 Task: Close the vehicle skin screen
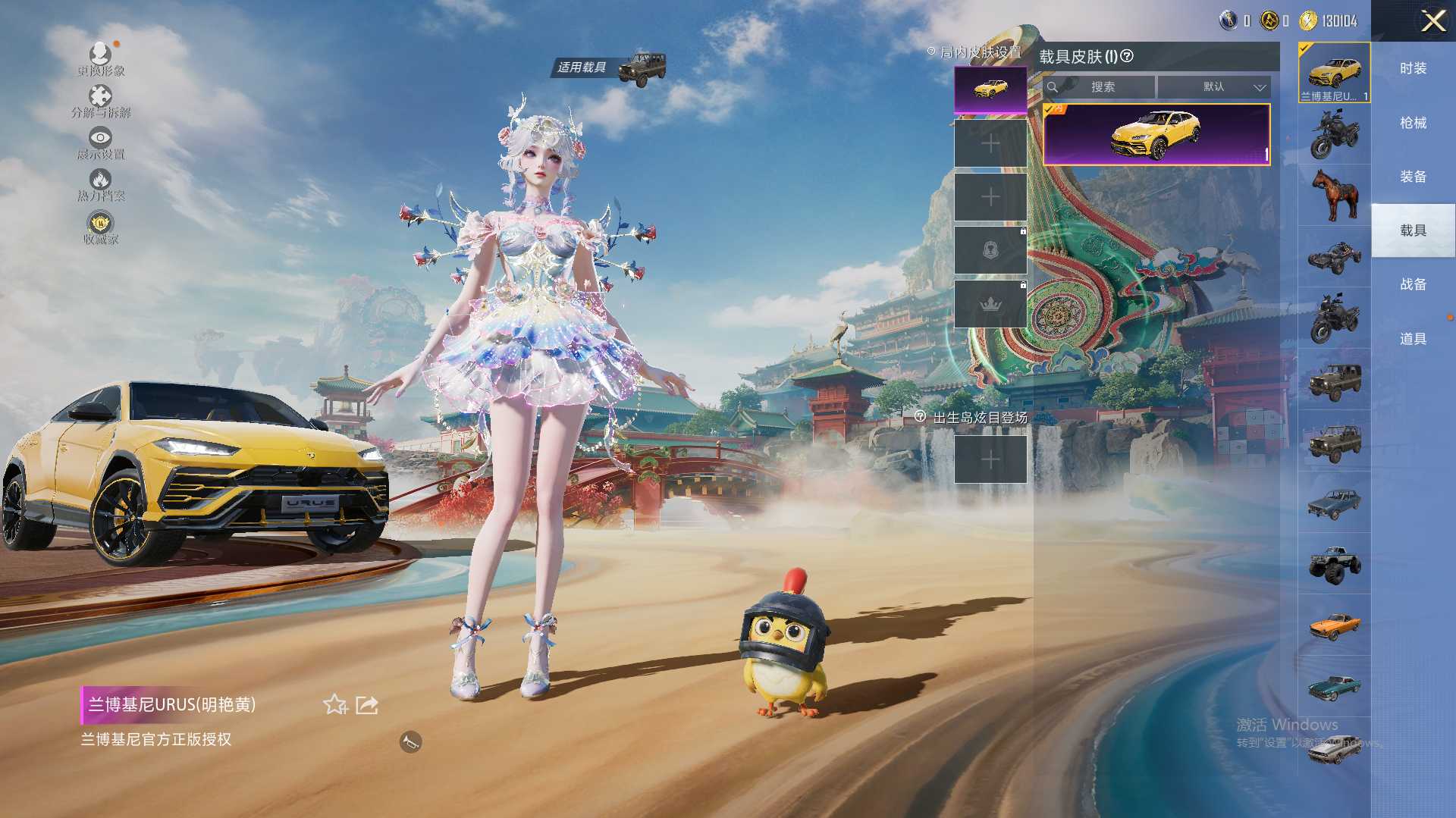tap(1432, 20)
